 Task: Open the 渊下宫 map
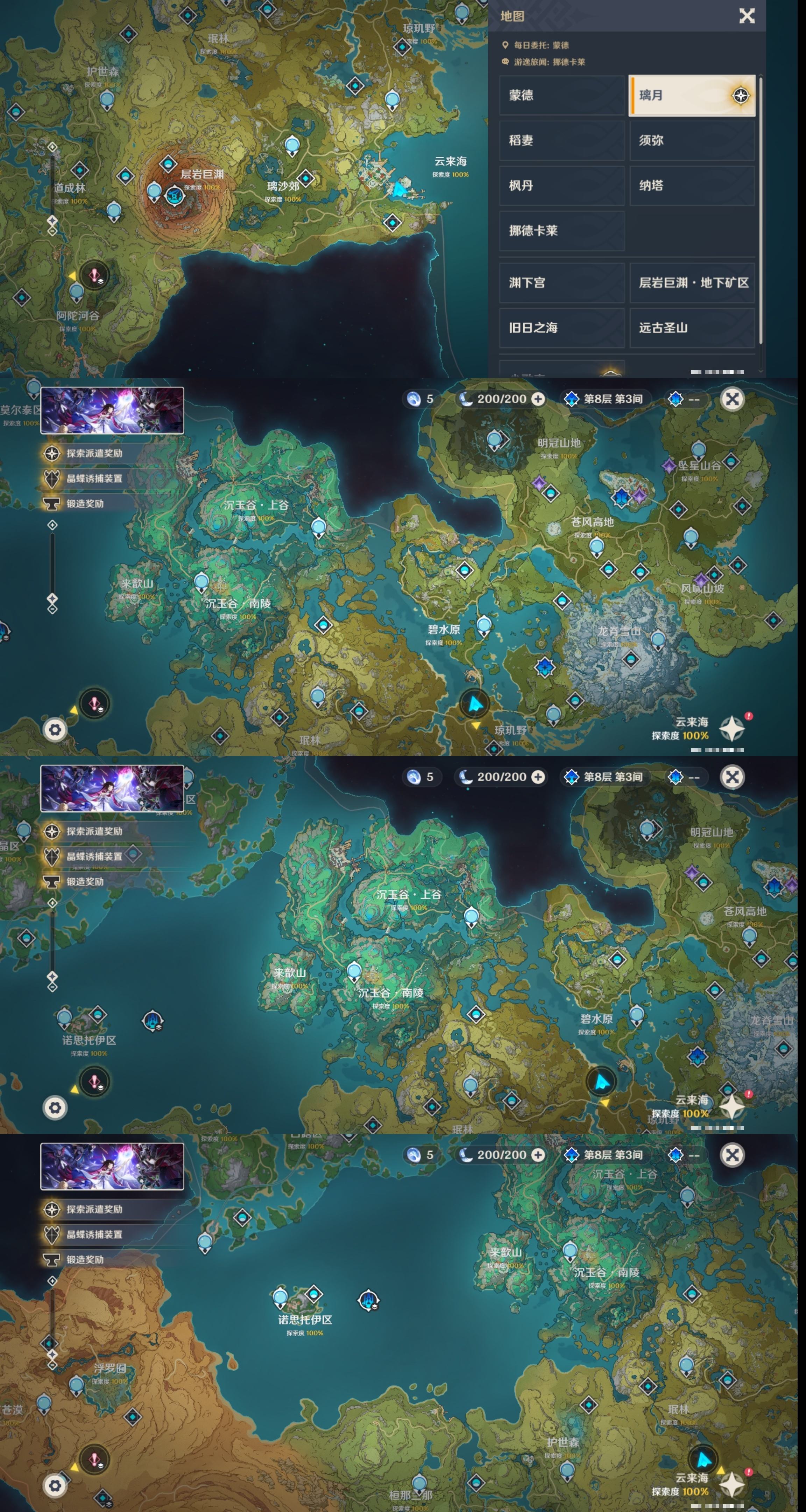(561, 283)
